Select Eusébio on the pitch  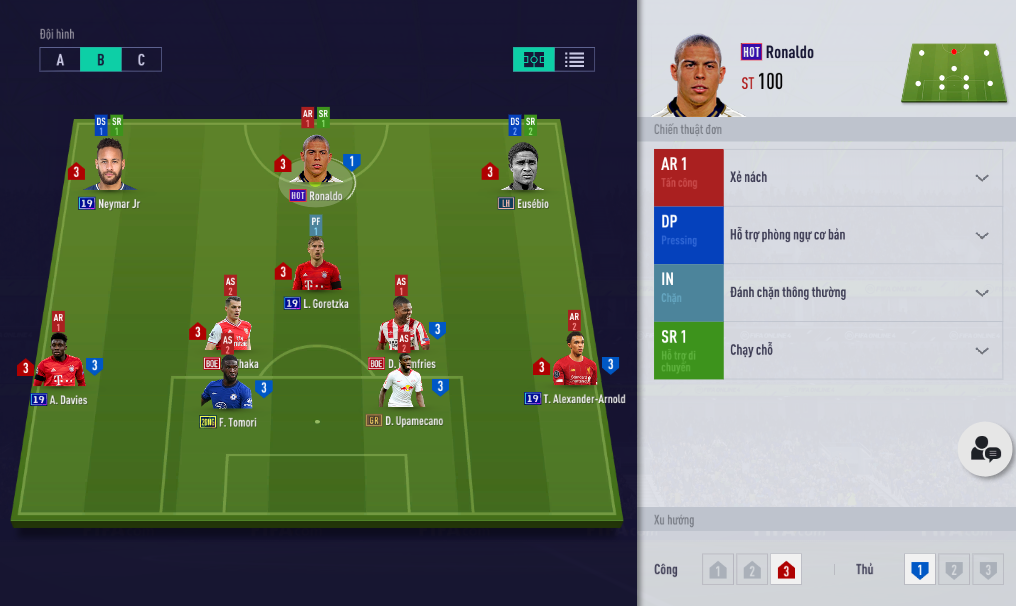pos(523,168)
